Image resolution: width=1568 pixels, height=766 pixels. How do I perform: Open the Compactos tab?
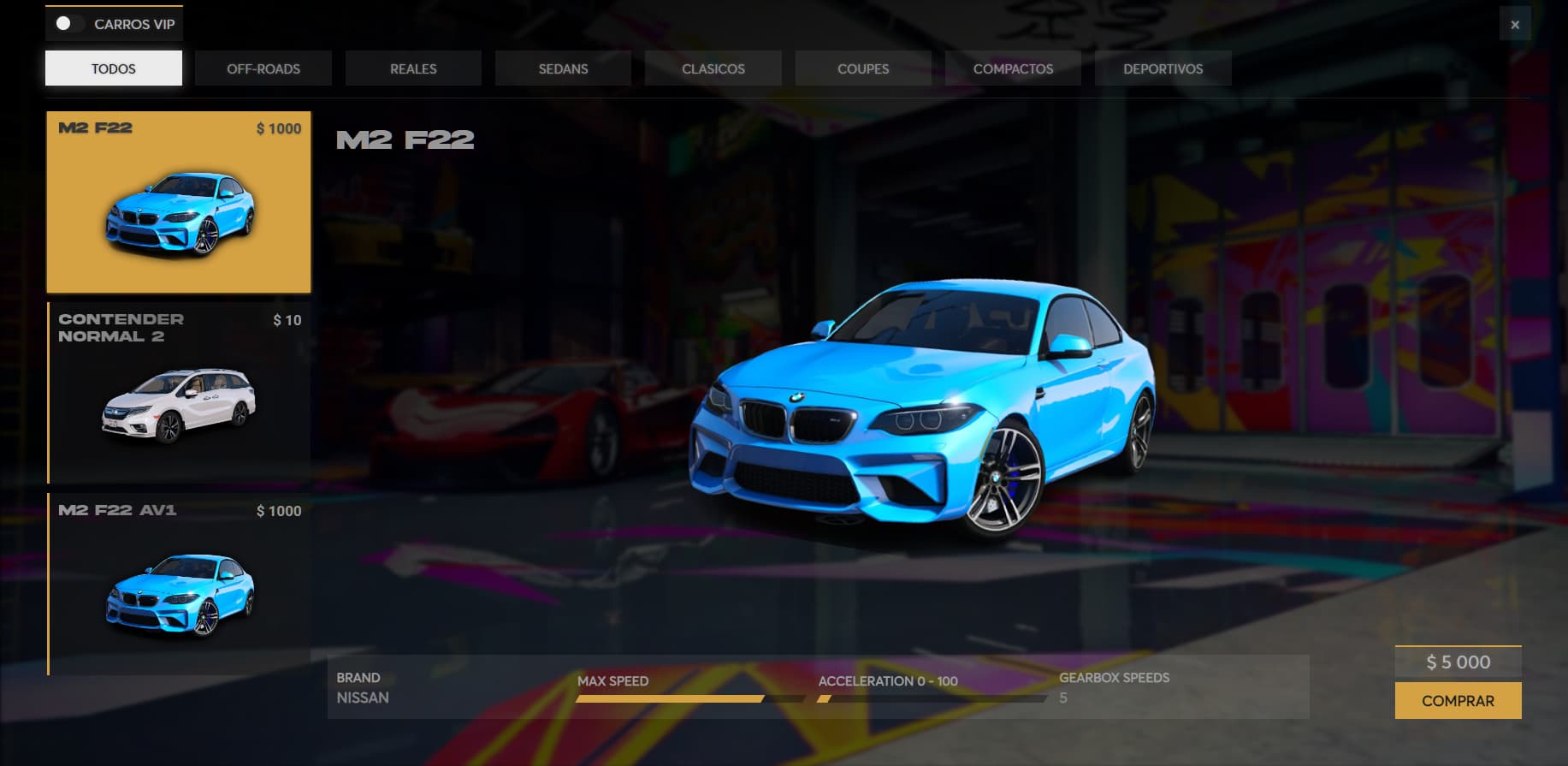(1013, 68)
